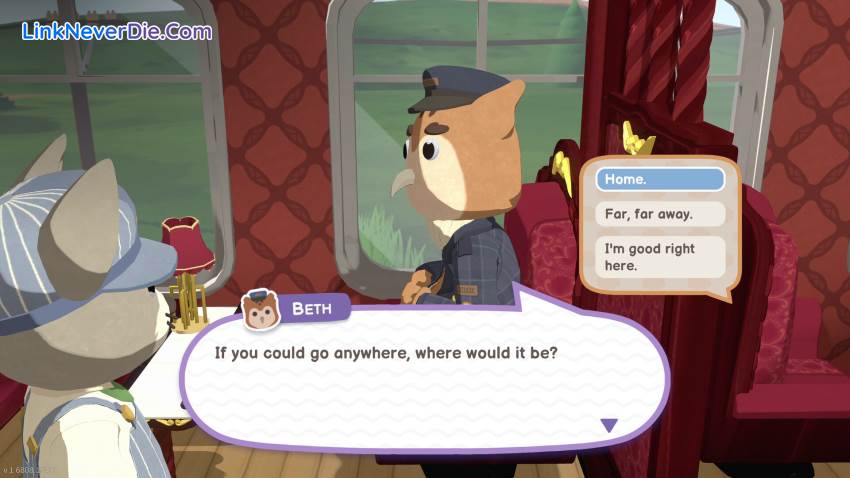Pick the "I'm good right here." answer
The image size is (850, 478).
(x=659, y=257)
